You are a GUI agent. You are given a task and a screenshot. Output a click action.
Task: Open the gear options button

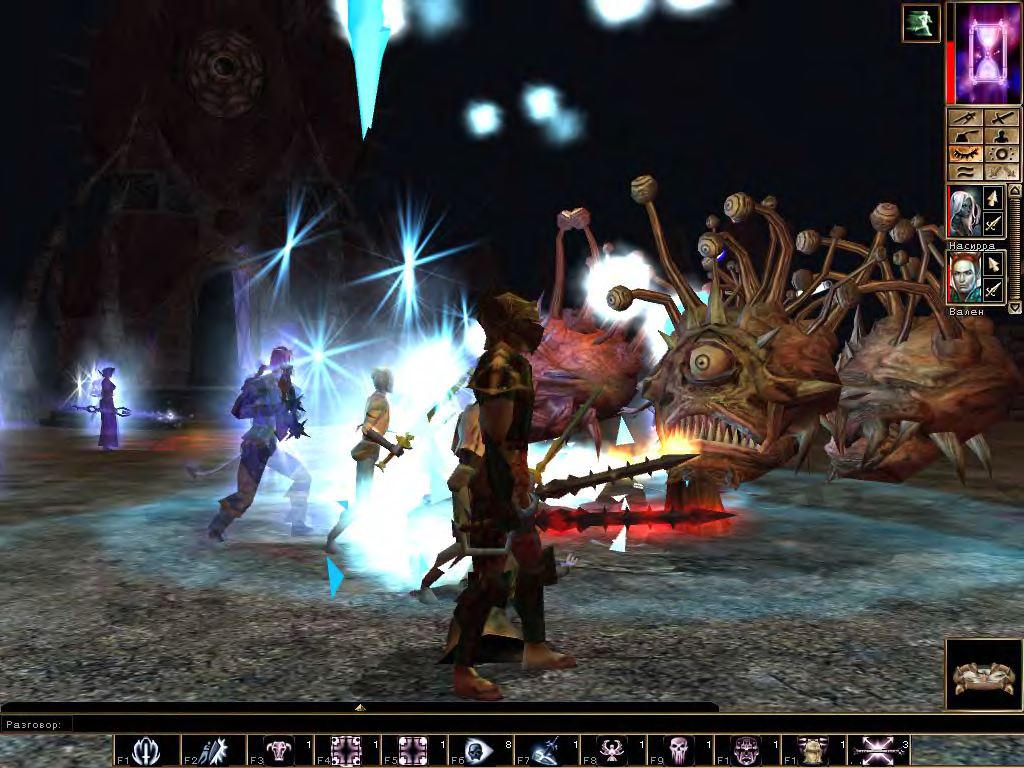1002,154
